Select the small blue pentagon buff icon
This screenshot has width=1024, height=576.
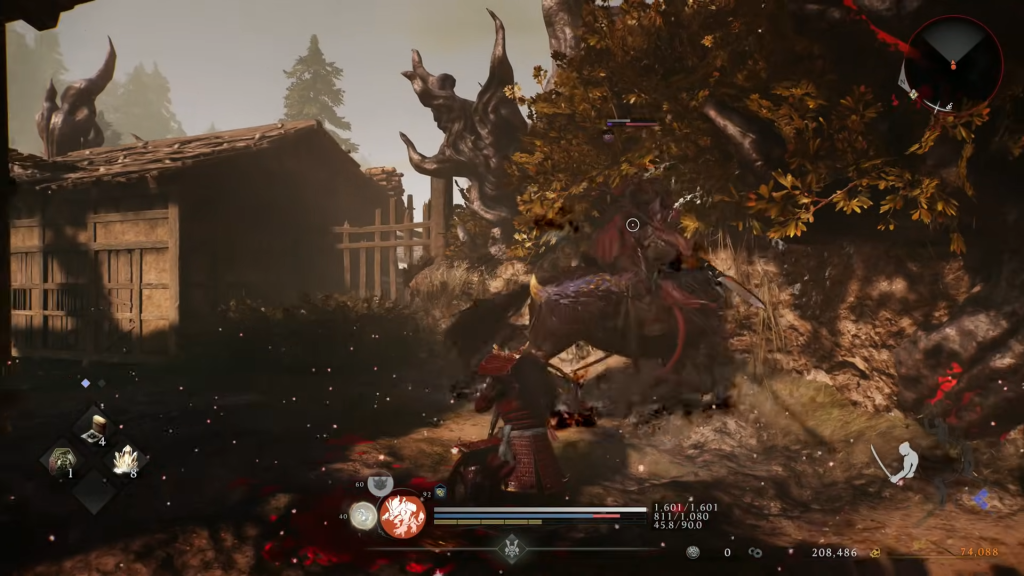click(x=440, y=491)
